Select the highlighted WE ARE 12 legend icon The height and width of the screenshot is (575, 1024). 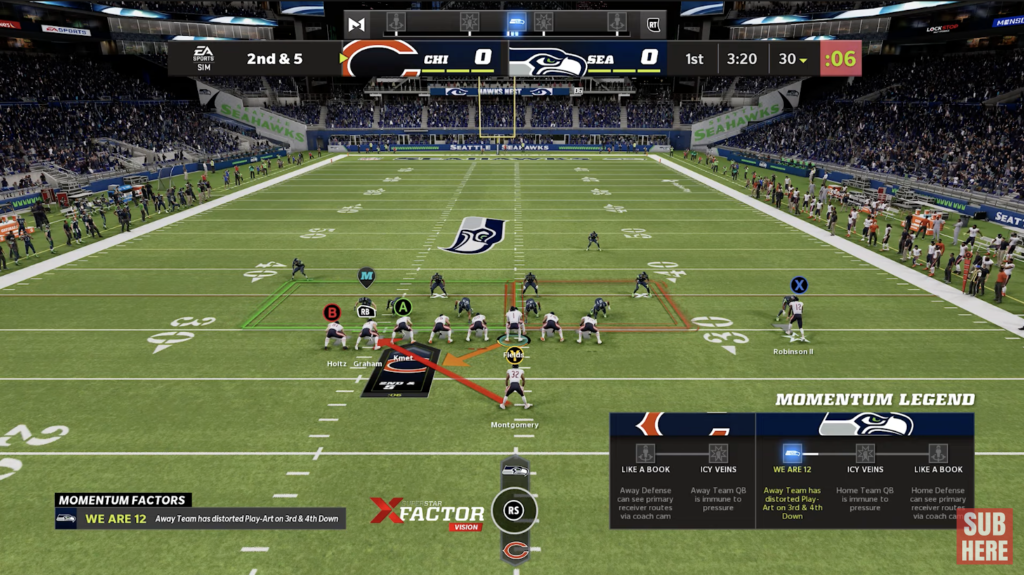792,453
